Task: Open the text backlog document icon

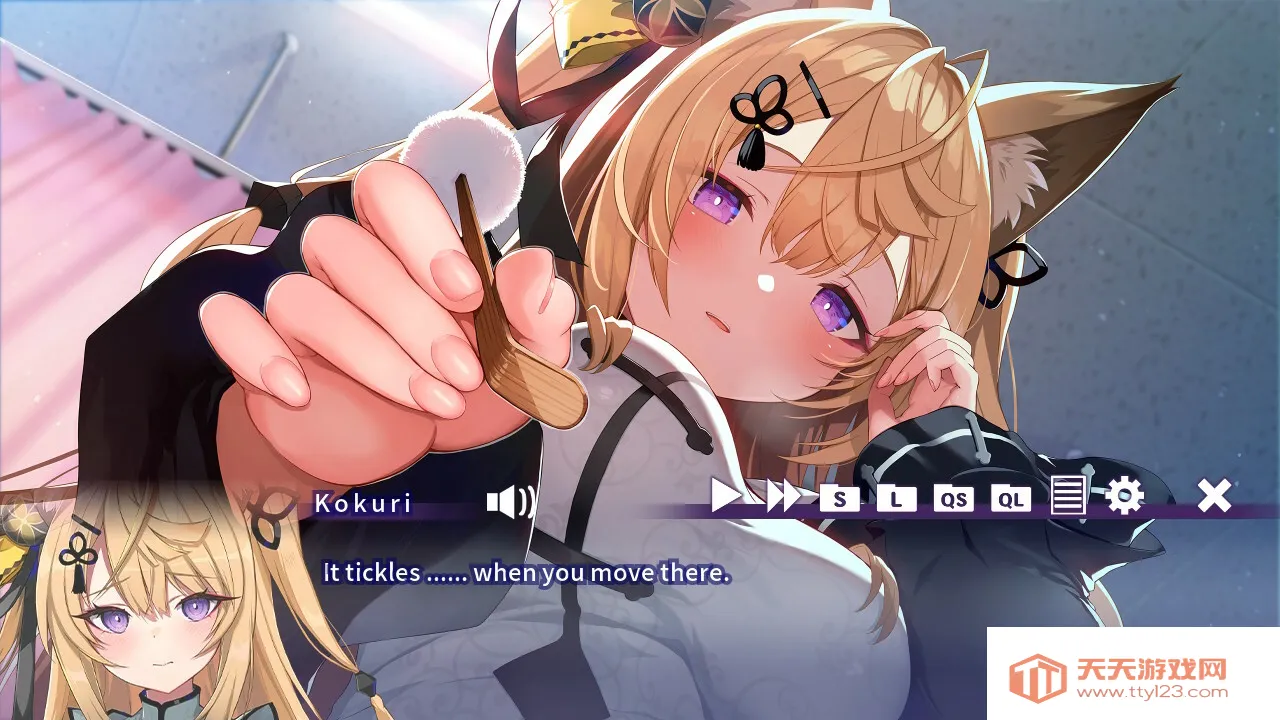Action: pos(1070,500)
